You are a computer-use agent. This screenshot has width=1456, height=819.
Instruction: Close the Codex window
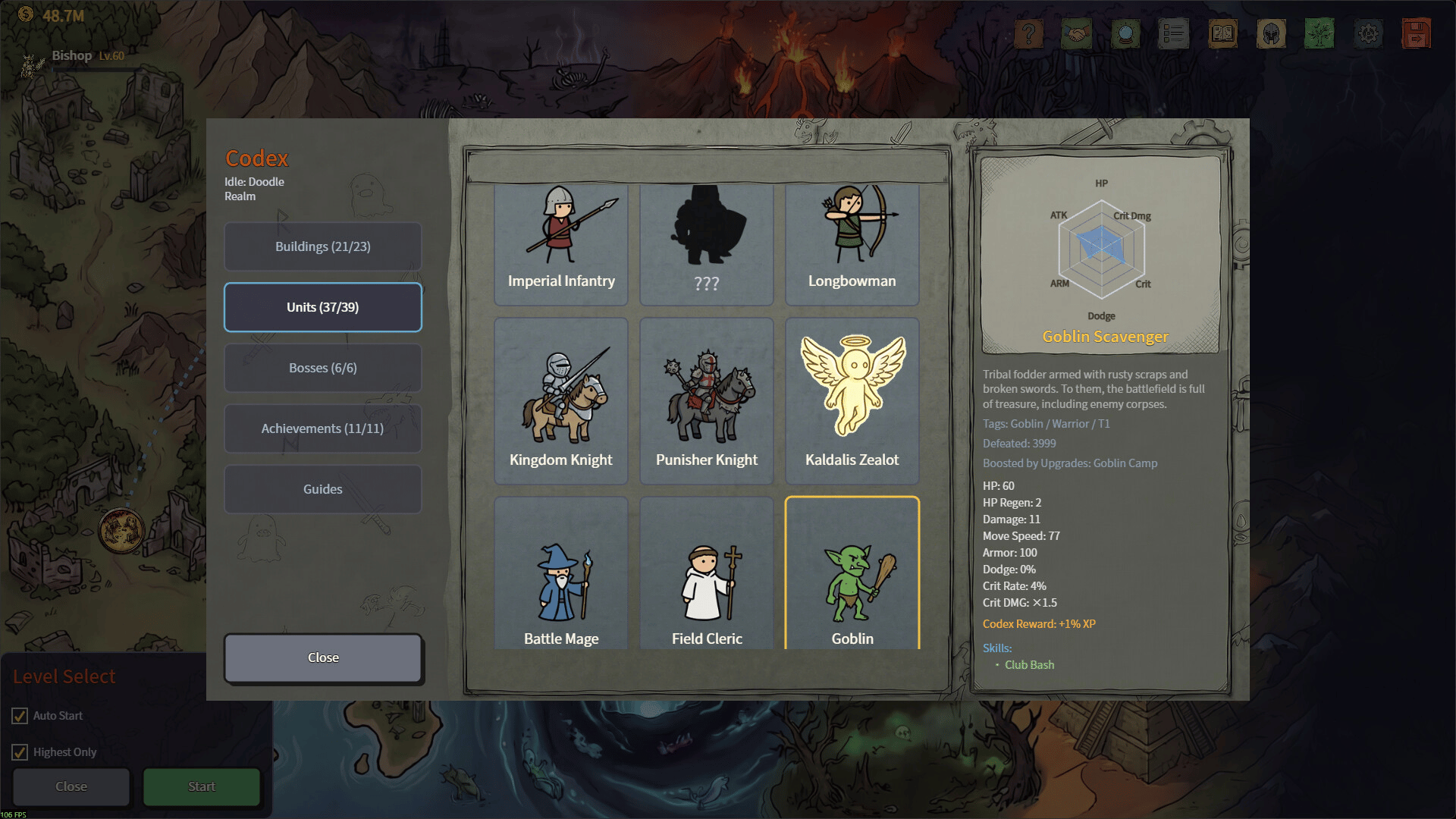click(322, 657)
